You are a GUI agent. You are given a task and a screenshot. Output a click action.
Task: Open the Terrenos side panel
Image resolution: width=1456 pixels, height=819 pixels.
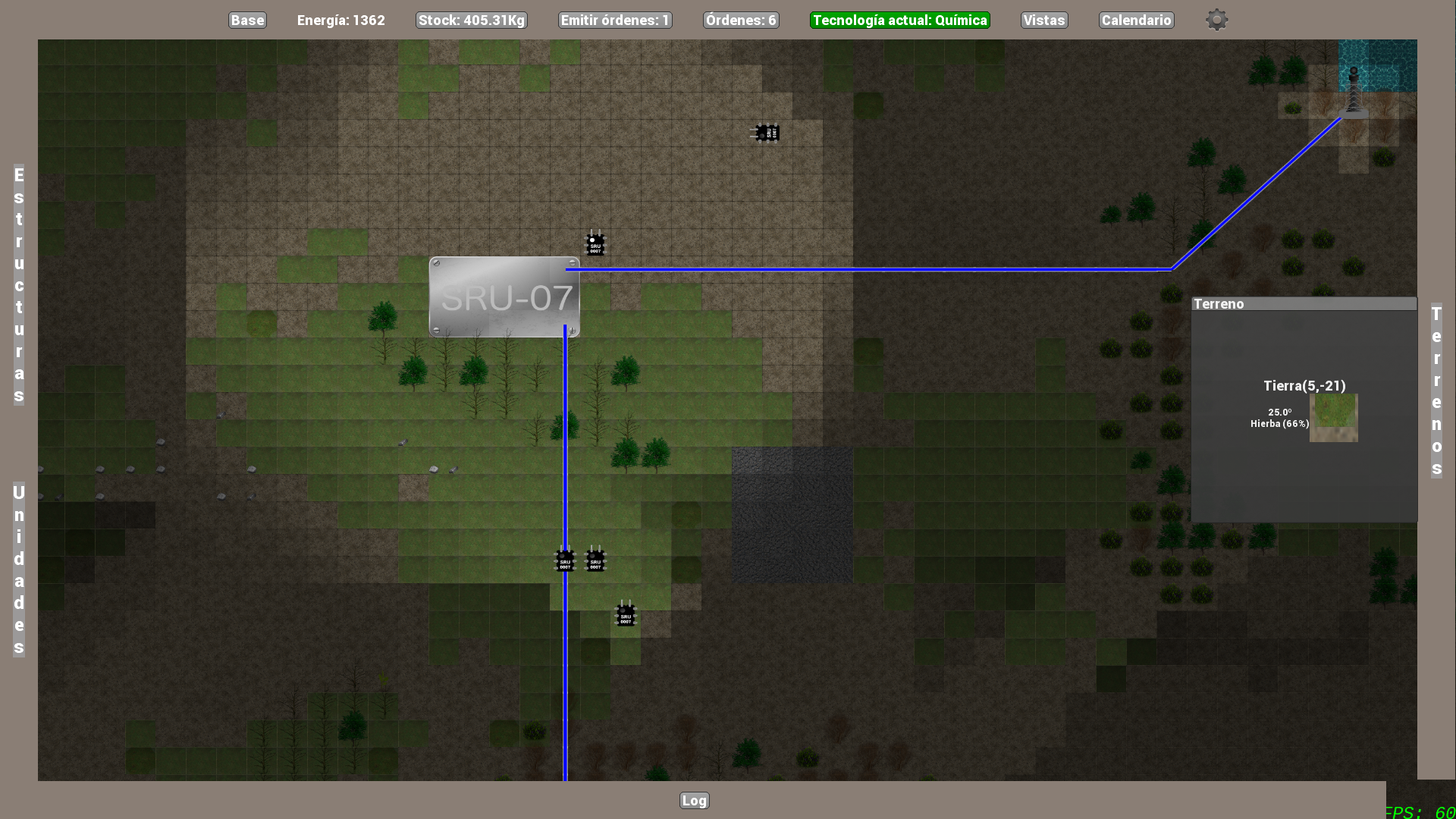pos(1436,383)
